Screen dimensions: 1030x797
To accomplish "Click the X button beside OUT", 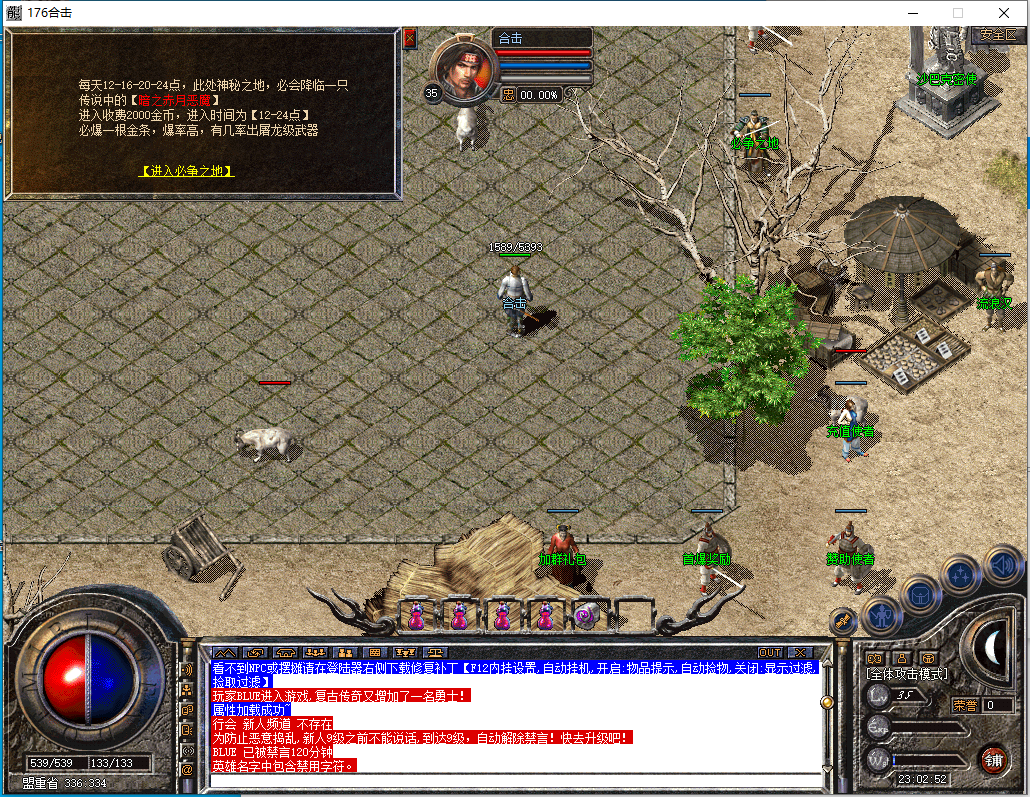I will coord(799,653).
